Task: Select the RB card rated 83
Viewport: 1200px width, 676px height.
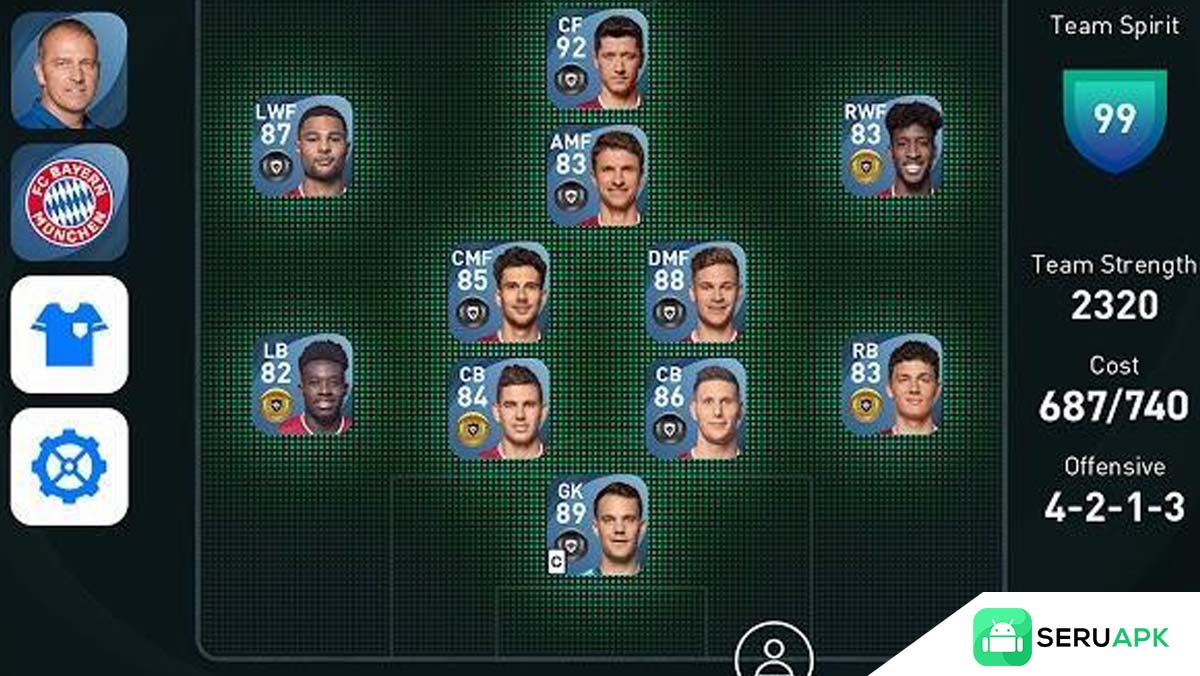Action: pos(892,384)
